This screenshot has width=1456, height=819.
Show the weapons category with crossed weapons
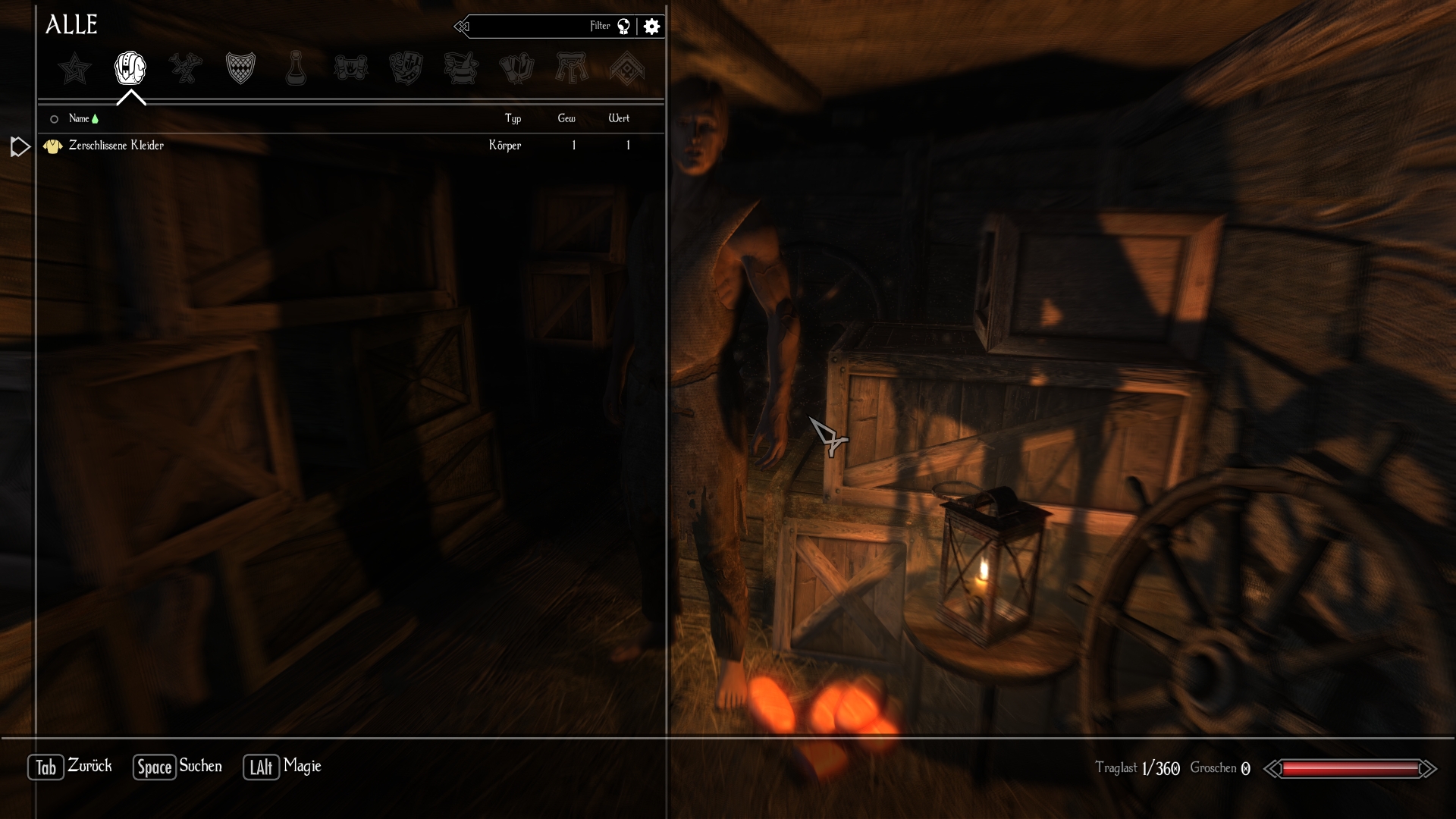(186, 68)
